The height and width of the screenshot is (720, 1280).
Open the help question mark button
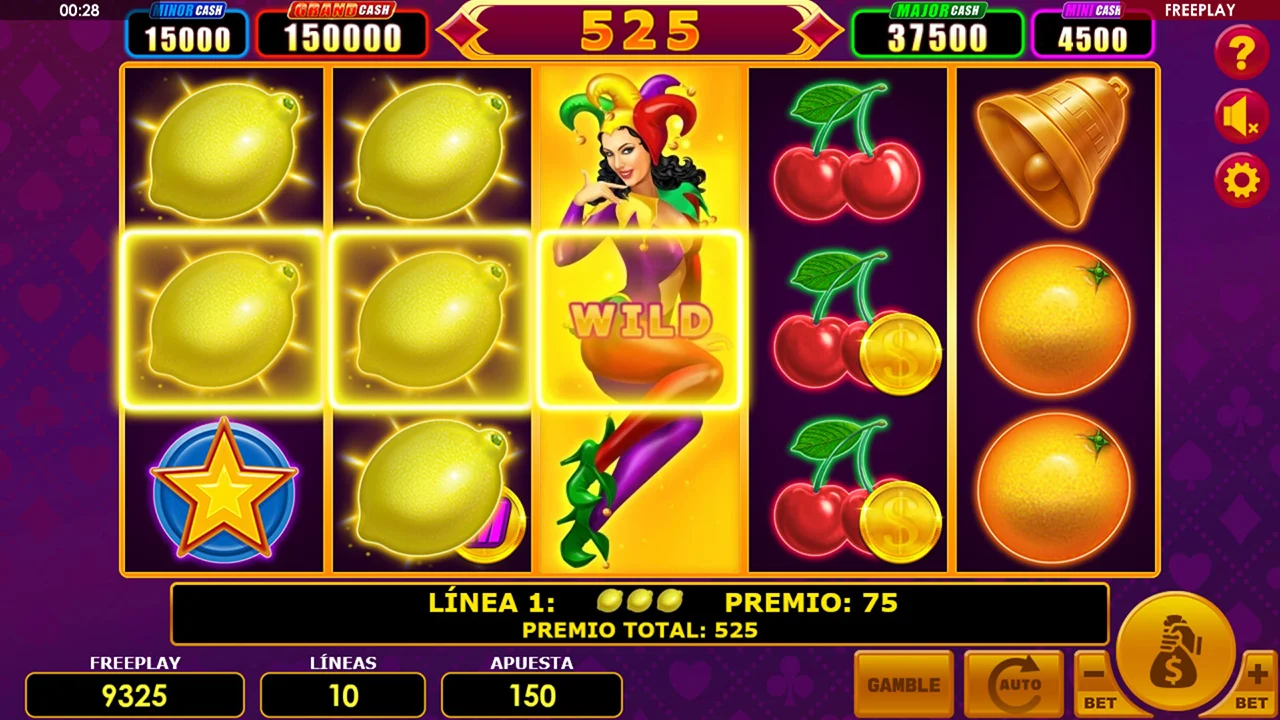click(1241, 53)
